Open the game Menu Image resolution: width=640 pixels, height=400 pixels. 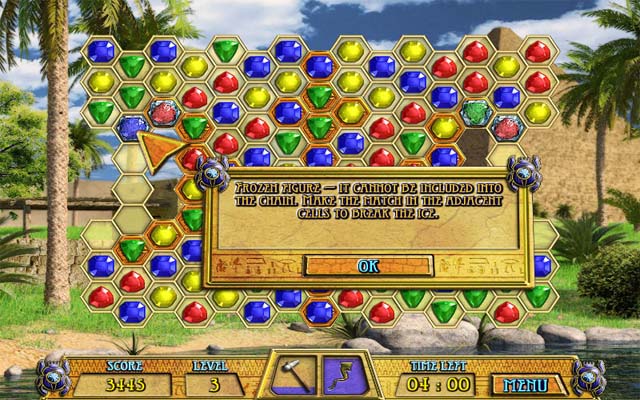[x=526, y=384]
